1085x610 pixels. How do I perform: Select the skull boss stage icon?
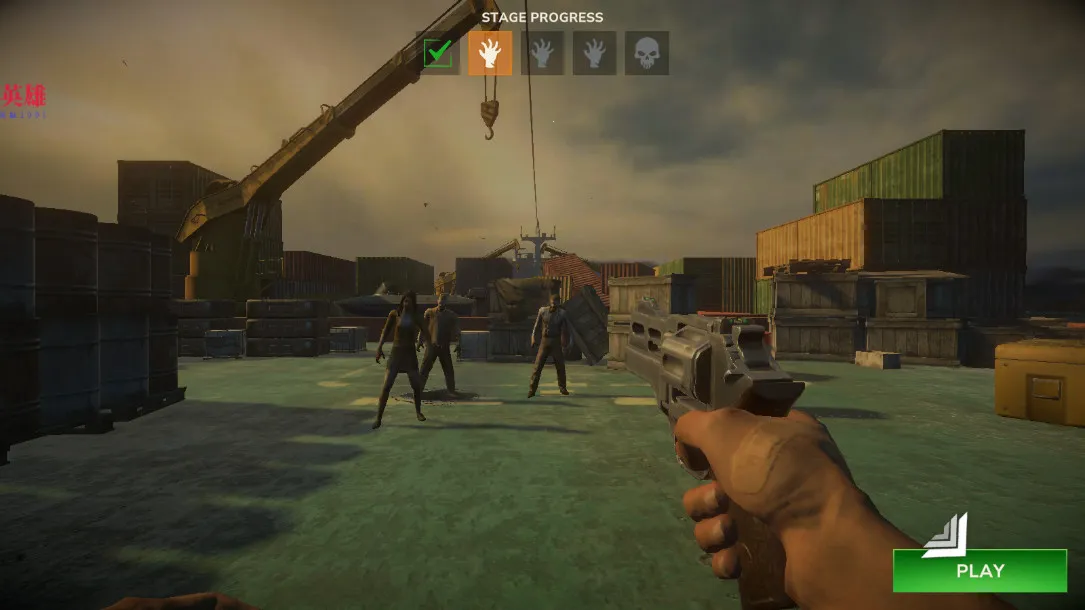pos(647,53)
